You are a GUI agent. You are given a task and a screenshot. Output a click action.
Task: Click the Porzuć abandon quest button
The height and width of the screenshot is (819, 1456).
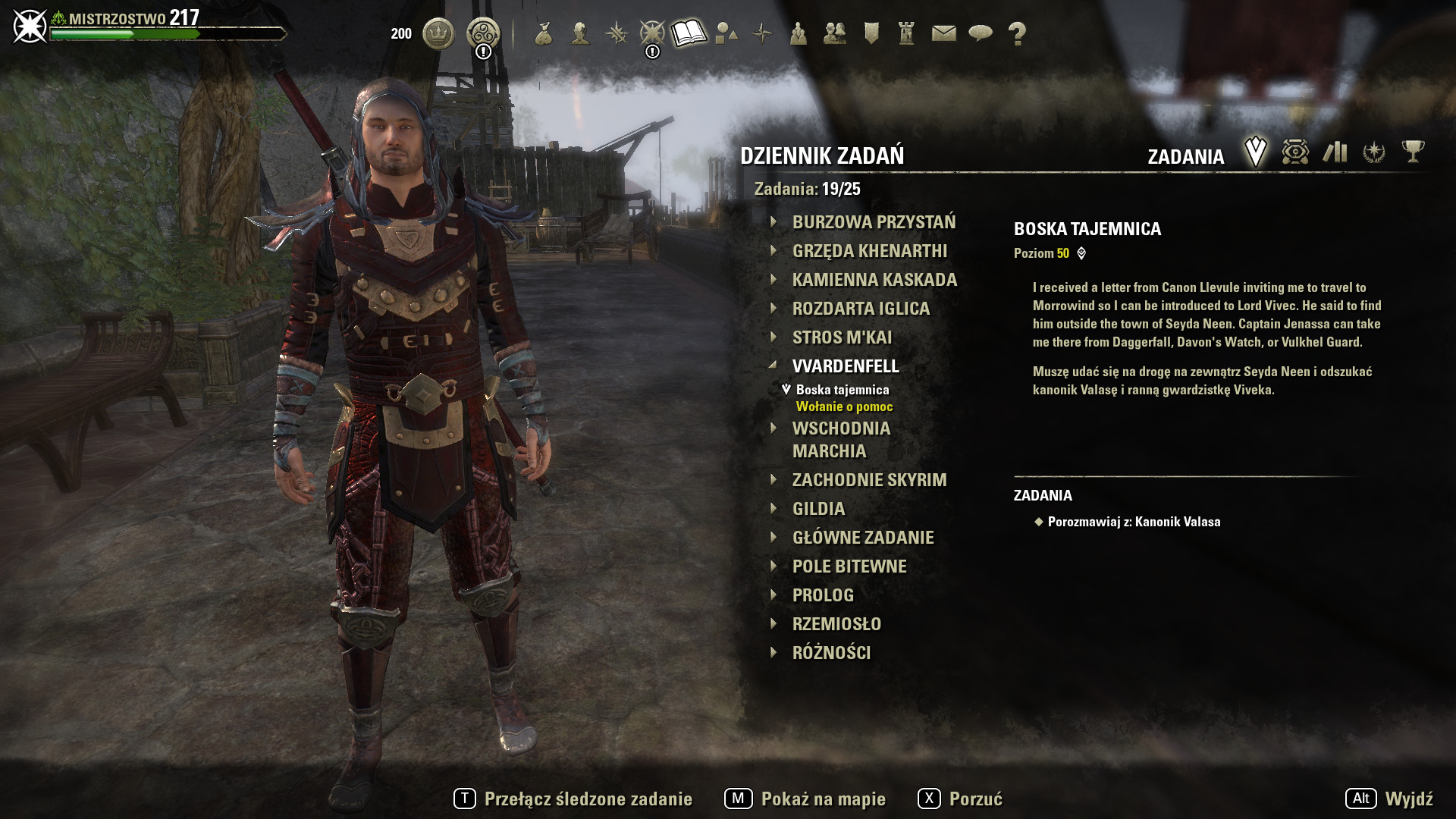coord(960,799)
